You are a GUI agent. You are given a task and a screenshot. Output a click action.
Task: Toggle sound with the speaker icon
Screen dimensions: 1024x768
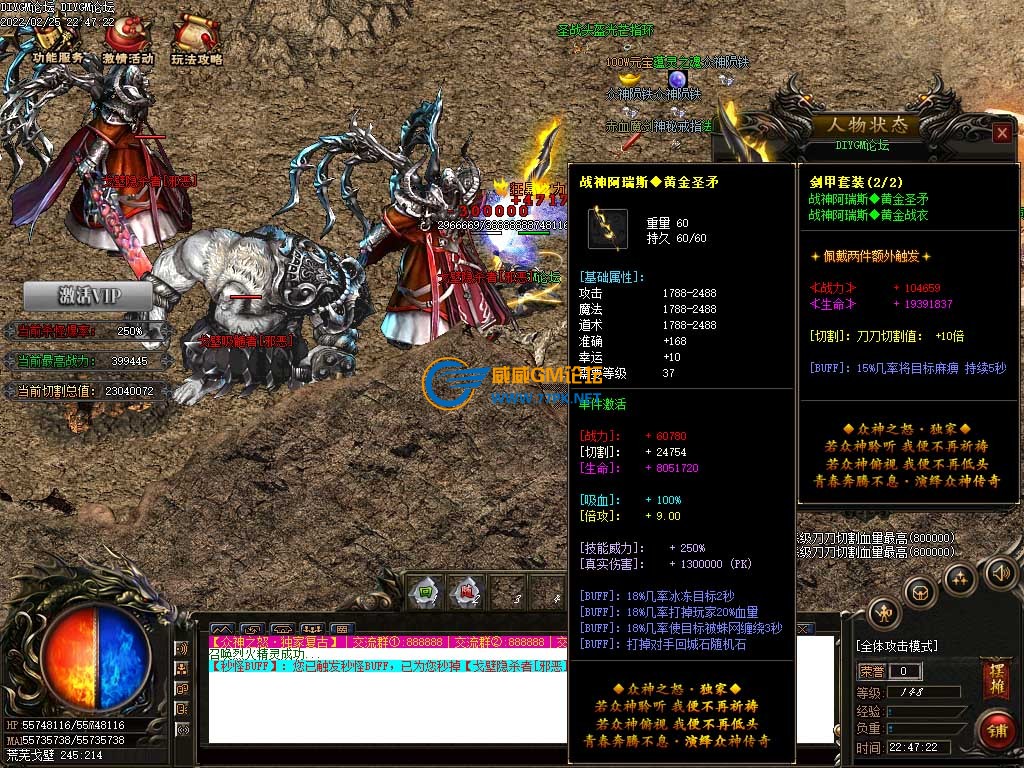click(999, 573)
